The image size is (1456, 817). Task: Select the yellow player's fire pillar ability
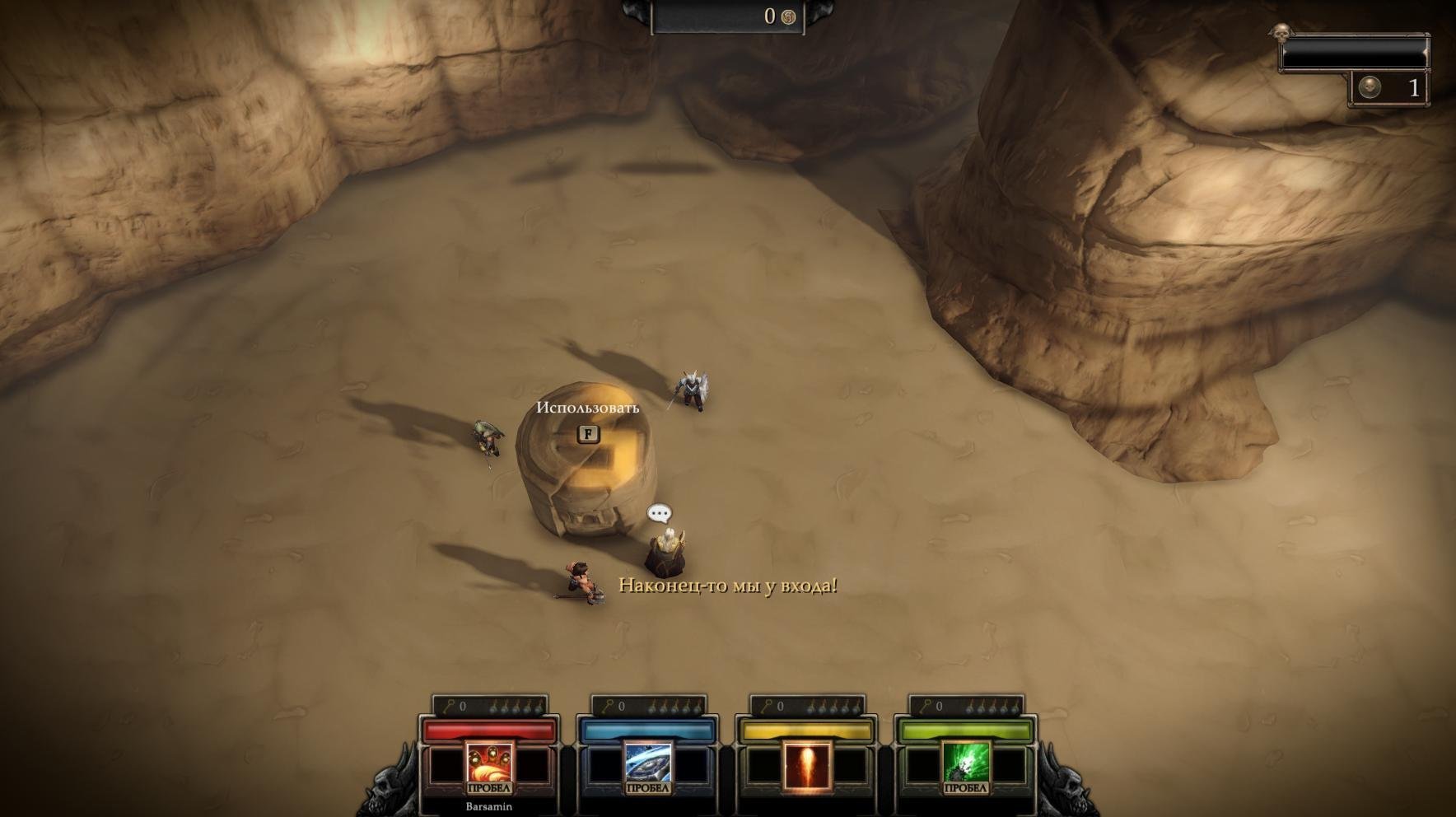coord(807,766)
